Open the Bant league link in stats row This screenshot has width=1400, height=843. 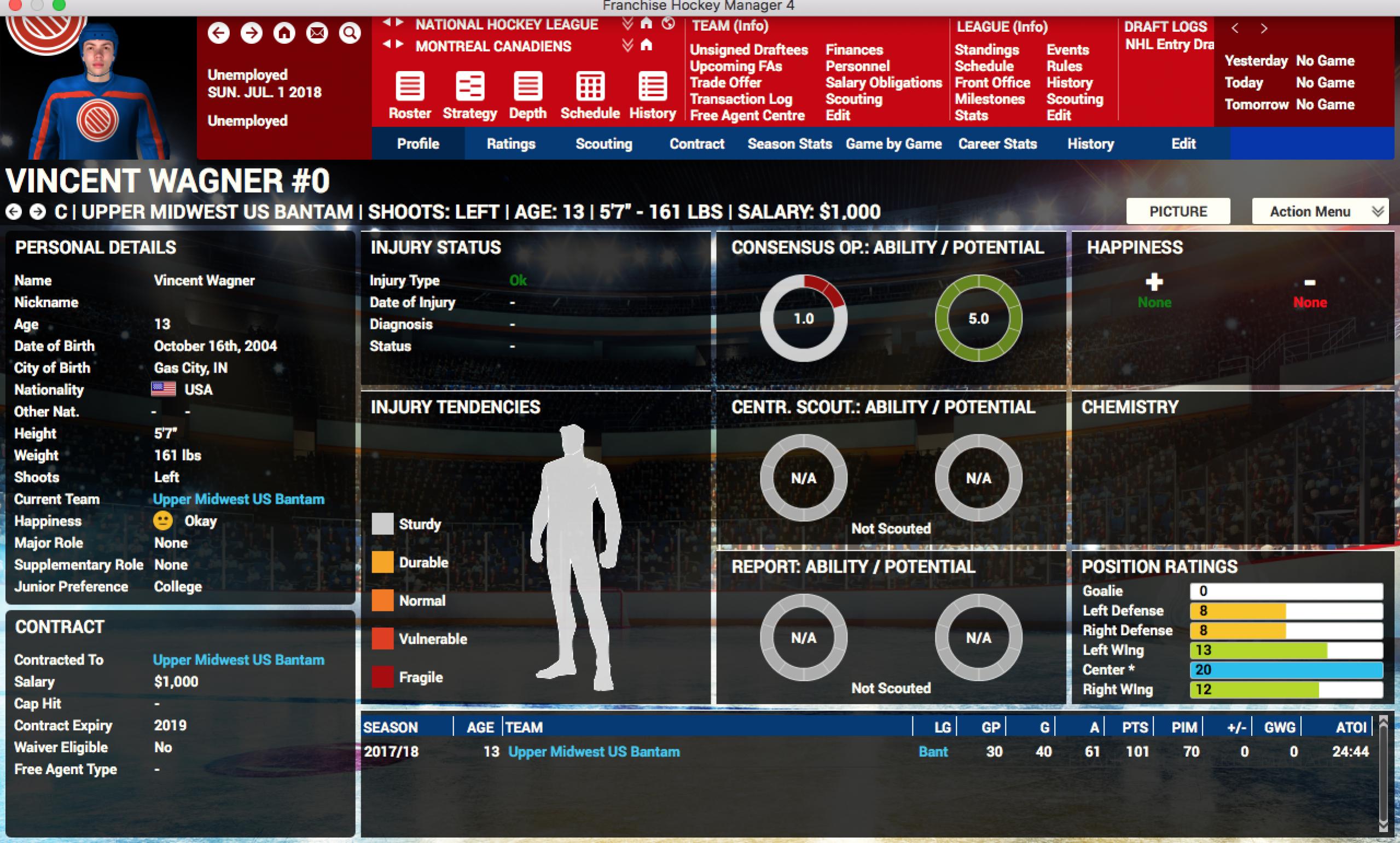click(933, 752)
